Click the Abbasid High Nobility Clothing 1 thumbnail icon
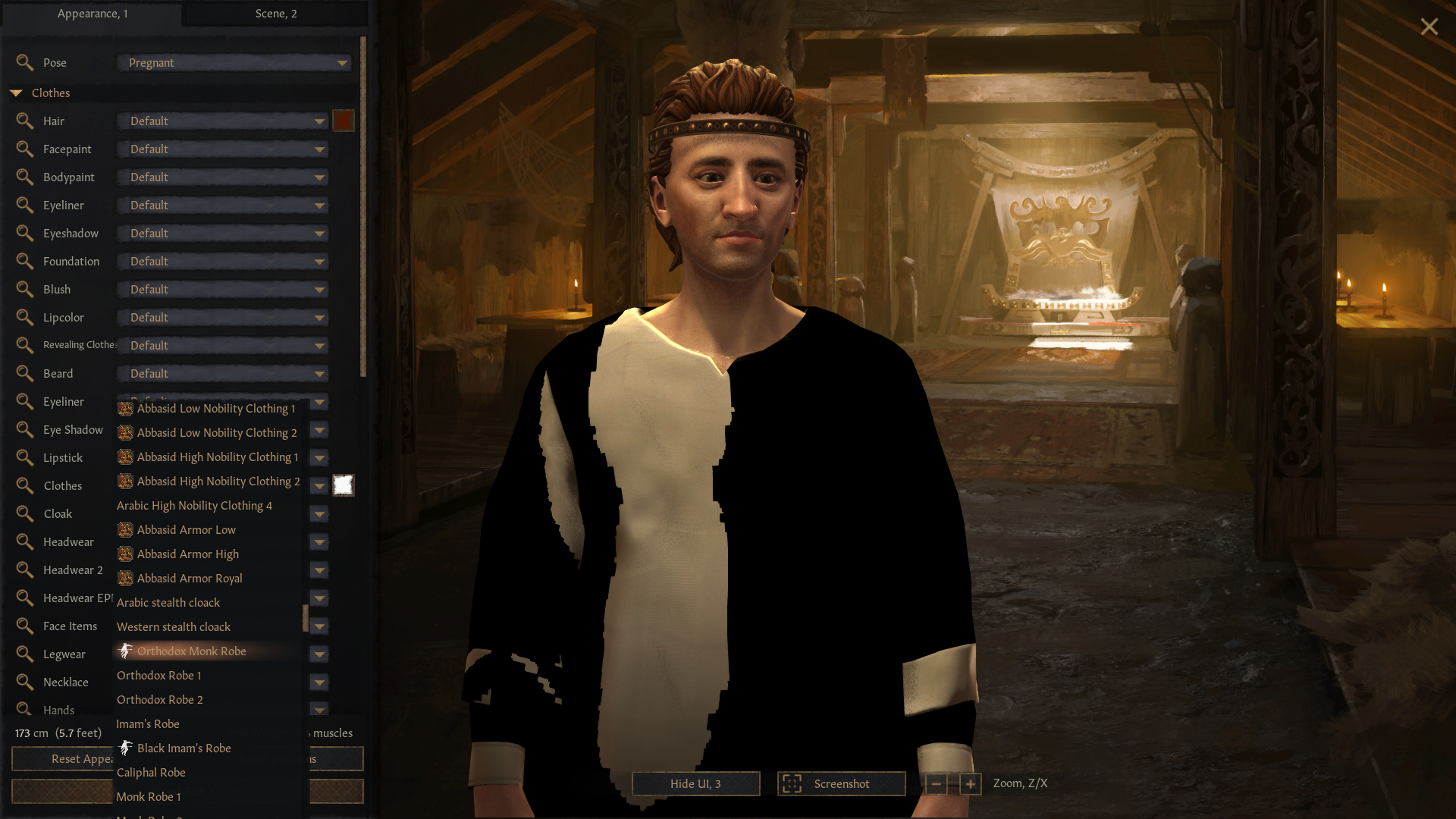Image resolution: width=1456 pixels, height=819 pixels. [124, 457]
